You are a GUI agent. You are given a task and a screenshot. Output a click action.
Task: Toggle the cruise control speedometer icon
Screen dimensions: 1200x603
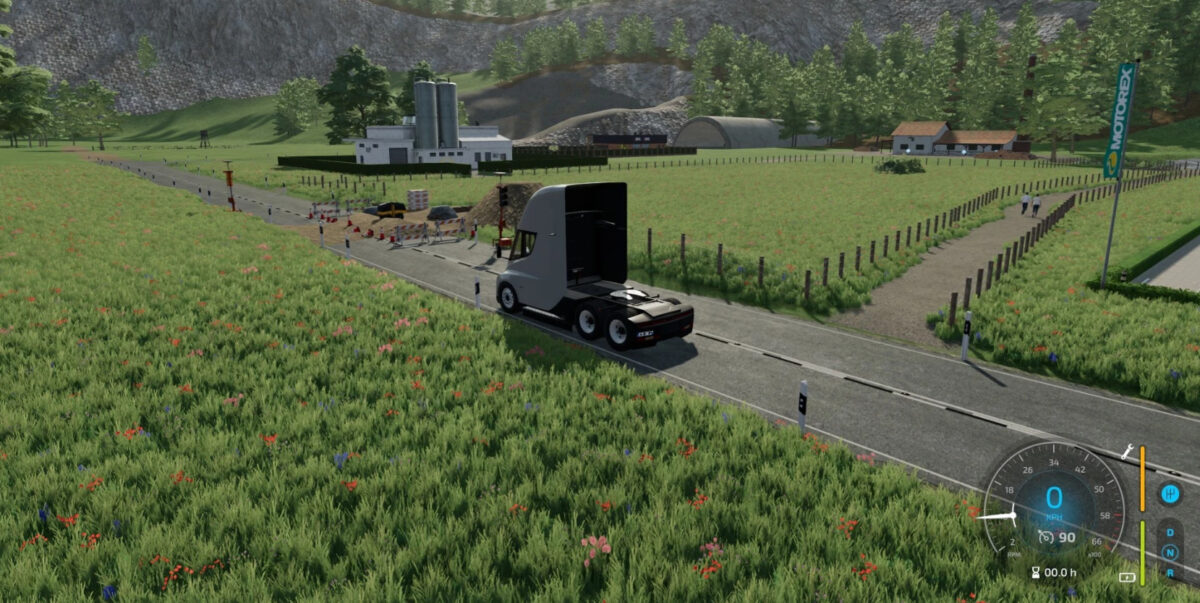[1046, 537]
